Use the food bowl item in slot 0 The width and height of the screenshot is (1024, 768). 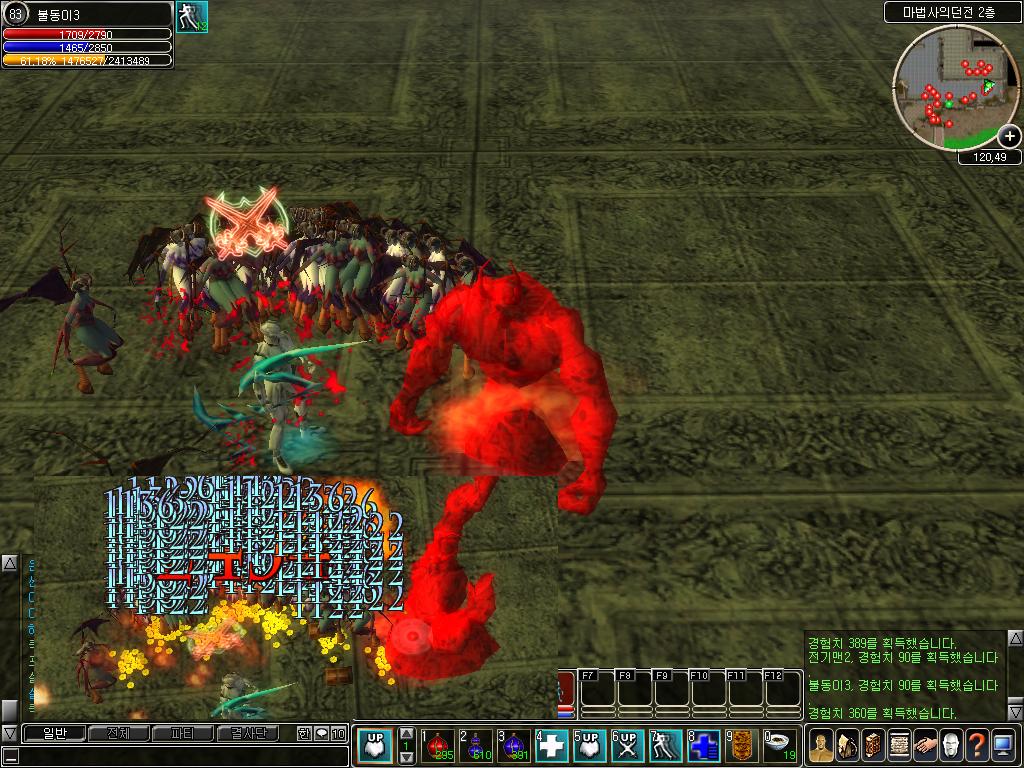[x=780, y=744]
